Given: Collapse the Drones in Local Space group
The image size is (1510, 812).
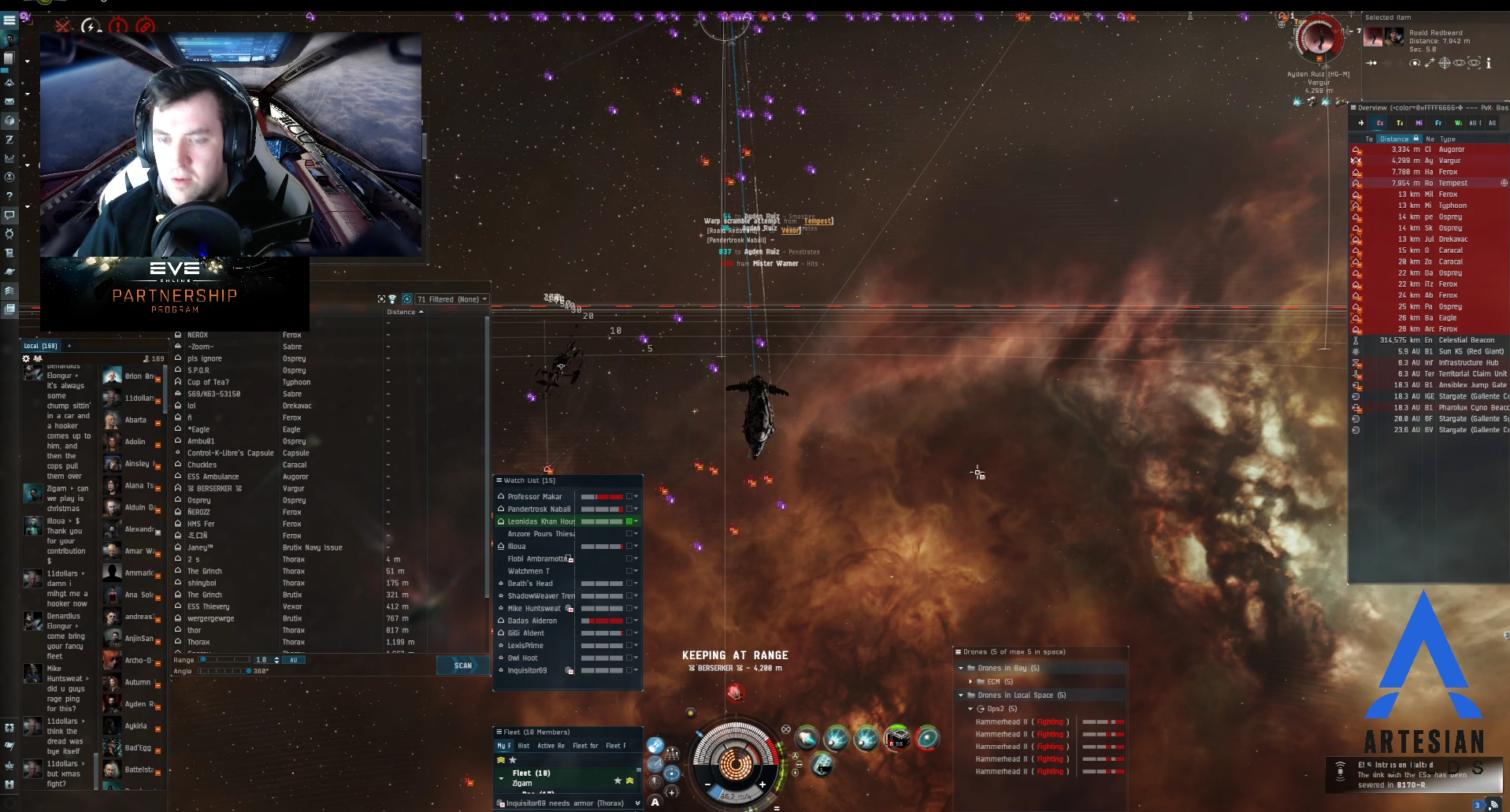Looking at the screenshot, I should coord(961,695).
